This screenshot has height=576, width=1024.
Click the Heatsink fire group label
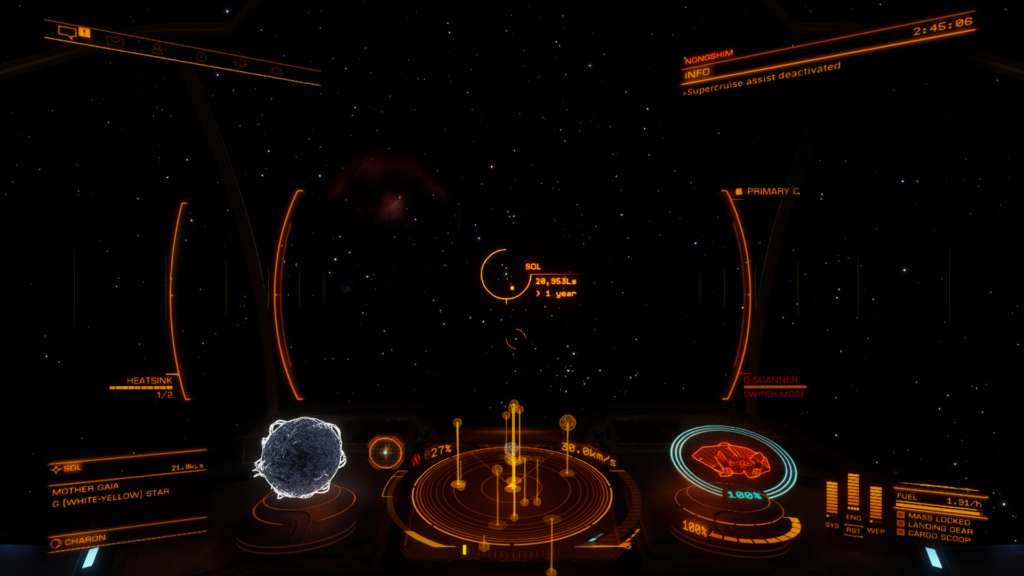point(150,381)
